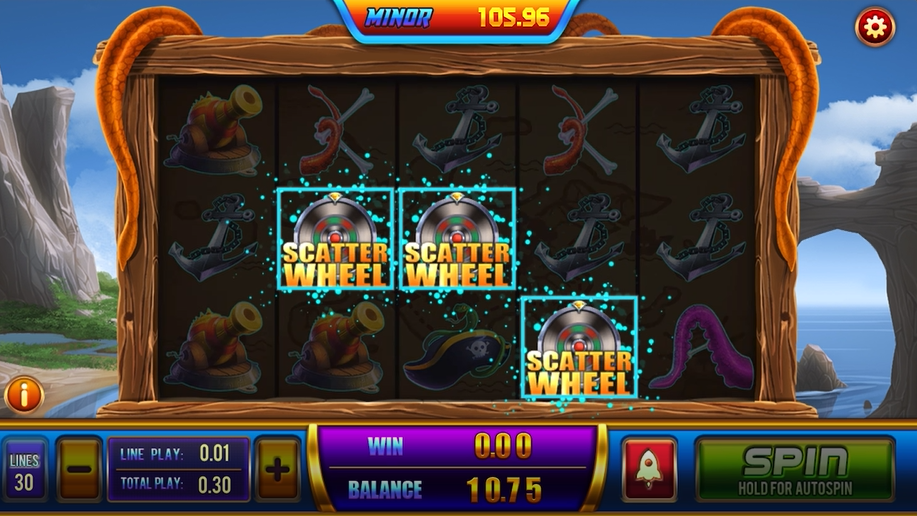917x516 pixels.
Task: Open the settings gear menu
Action: (x=875, y=28)
